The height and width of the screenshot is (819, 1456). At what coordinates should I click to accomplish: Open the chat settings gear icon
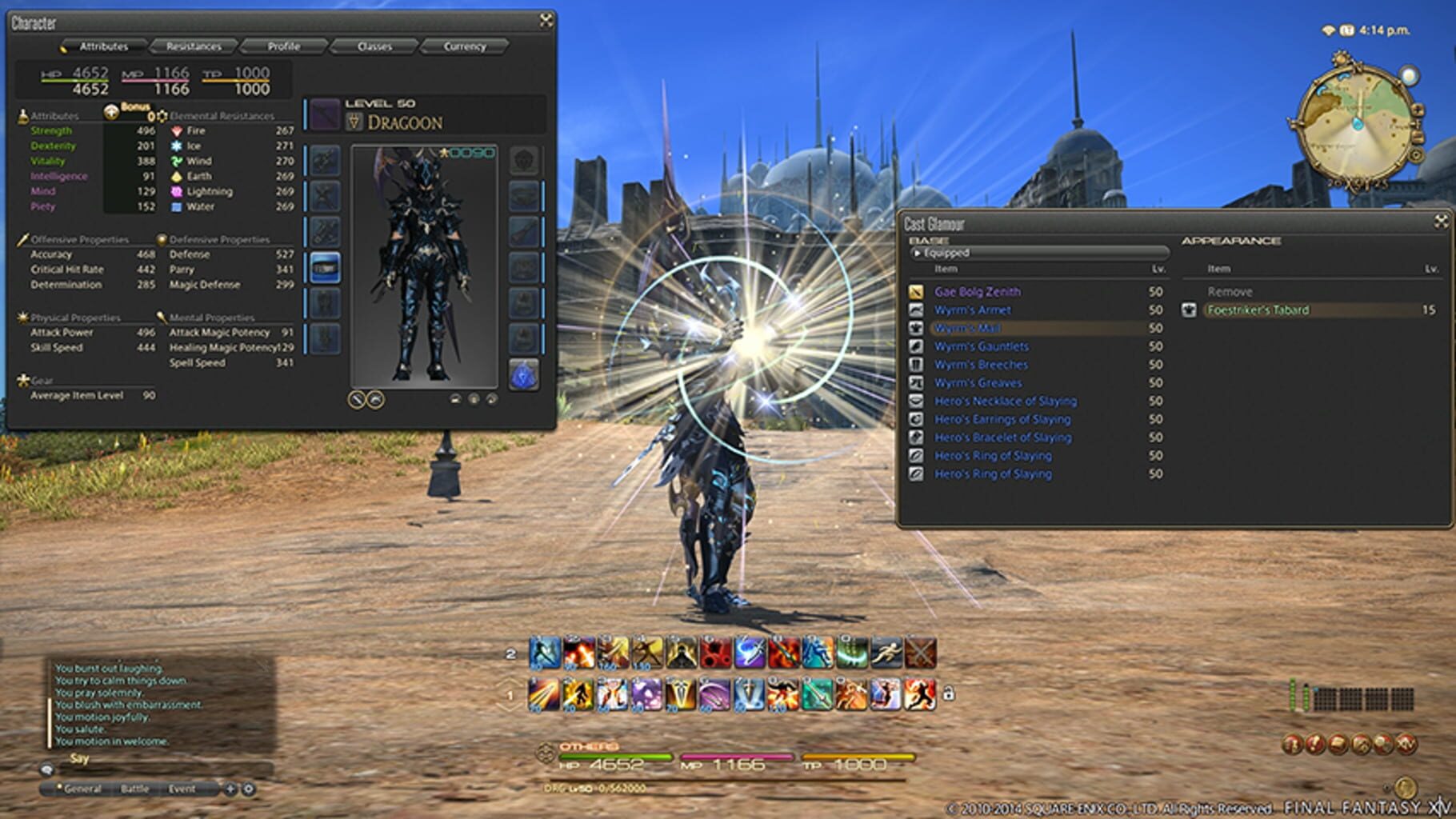tap(250, 789)
